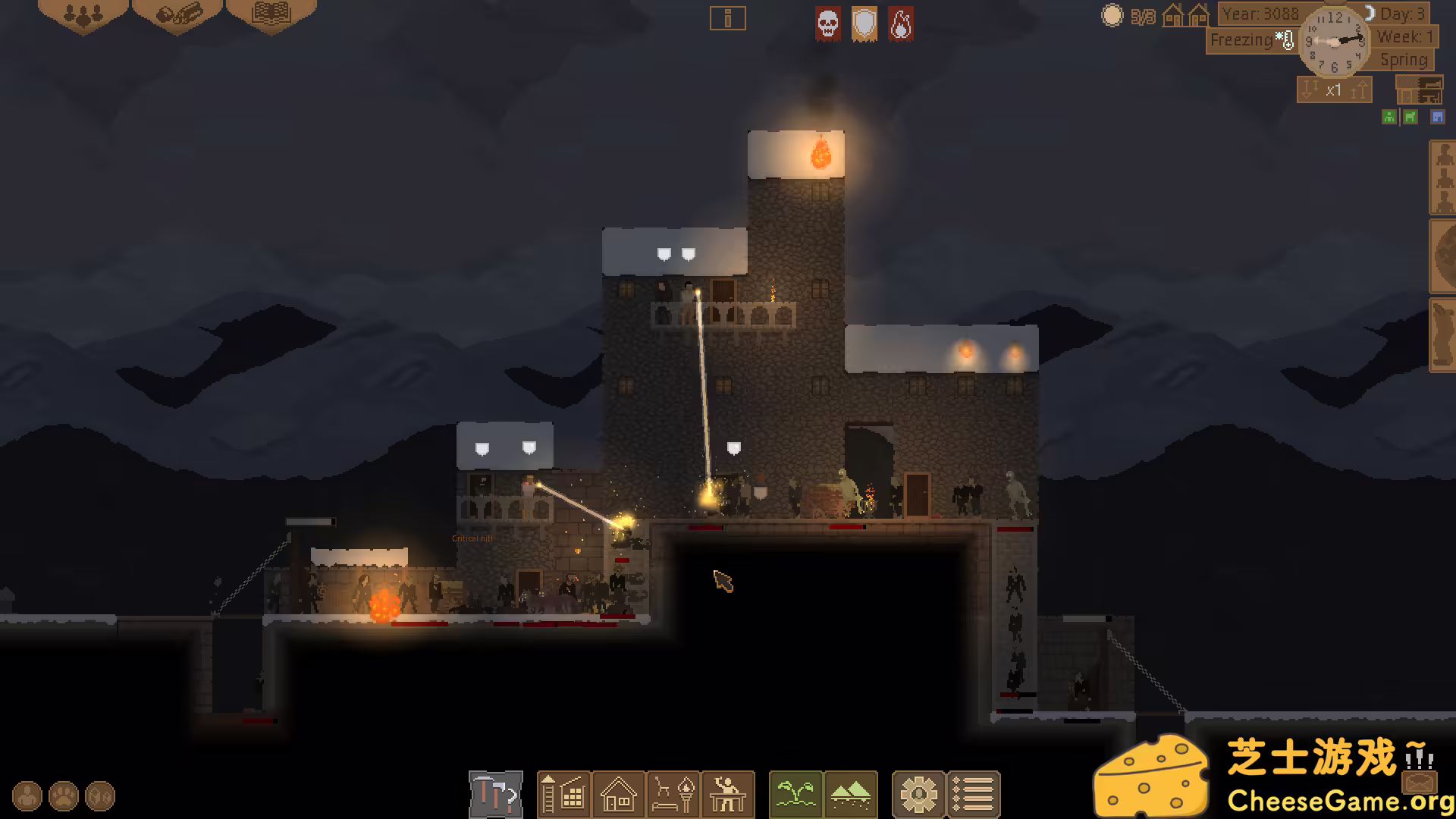Toggle the green villager overlay icon
Screen dimensions: 1456x819
[1389, 117]
